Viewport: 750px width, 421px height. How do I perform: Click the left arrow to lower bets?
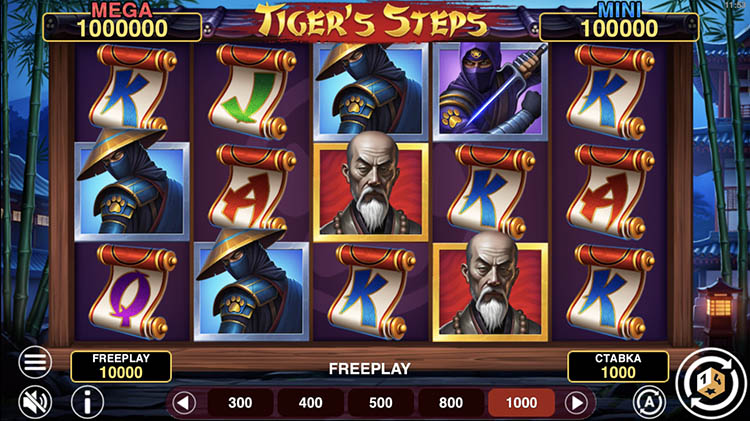coord(183,403)
